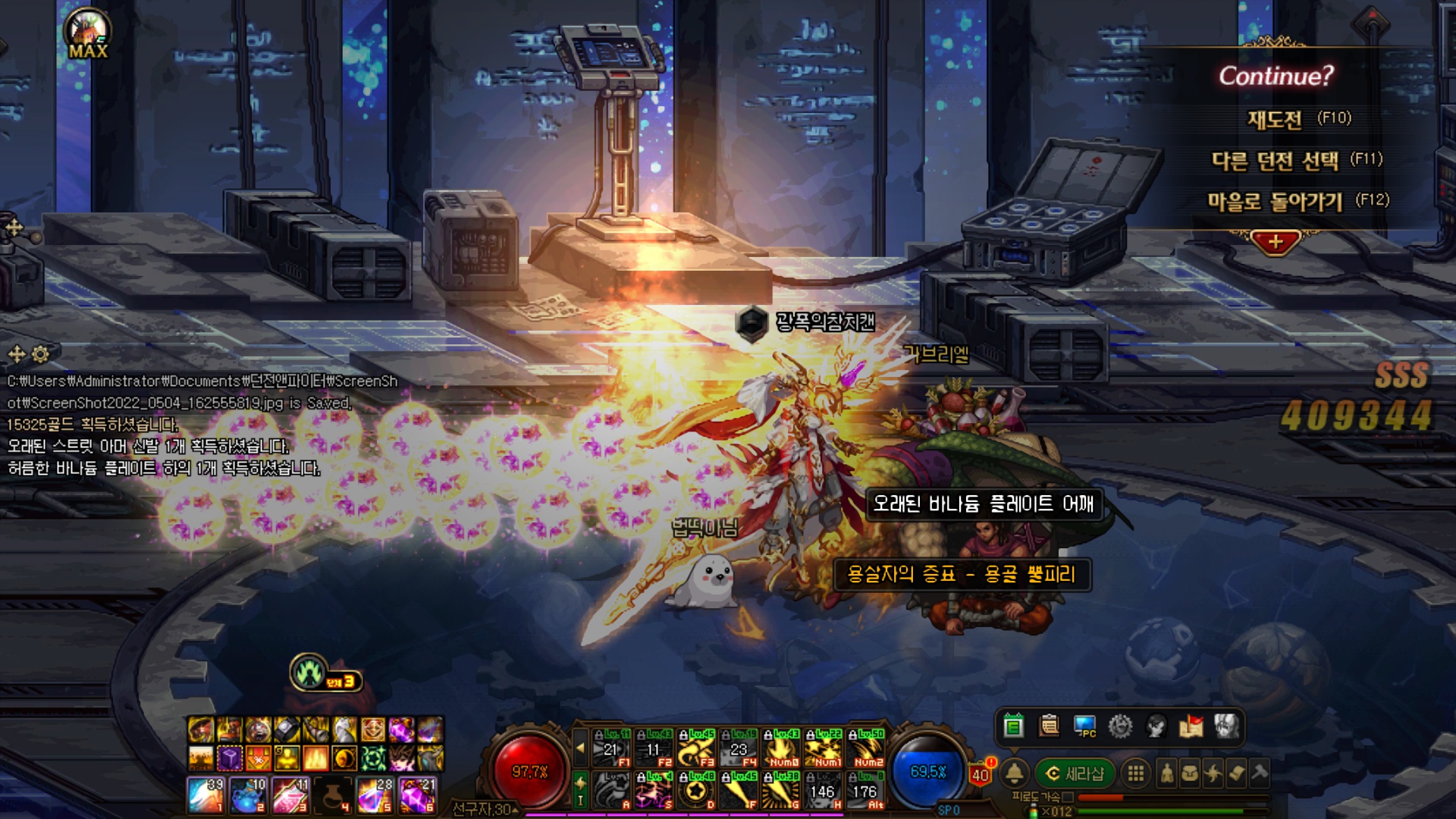
Task: Expand the red plus button under Continue menu
Action: tap(1276, 243)
